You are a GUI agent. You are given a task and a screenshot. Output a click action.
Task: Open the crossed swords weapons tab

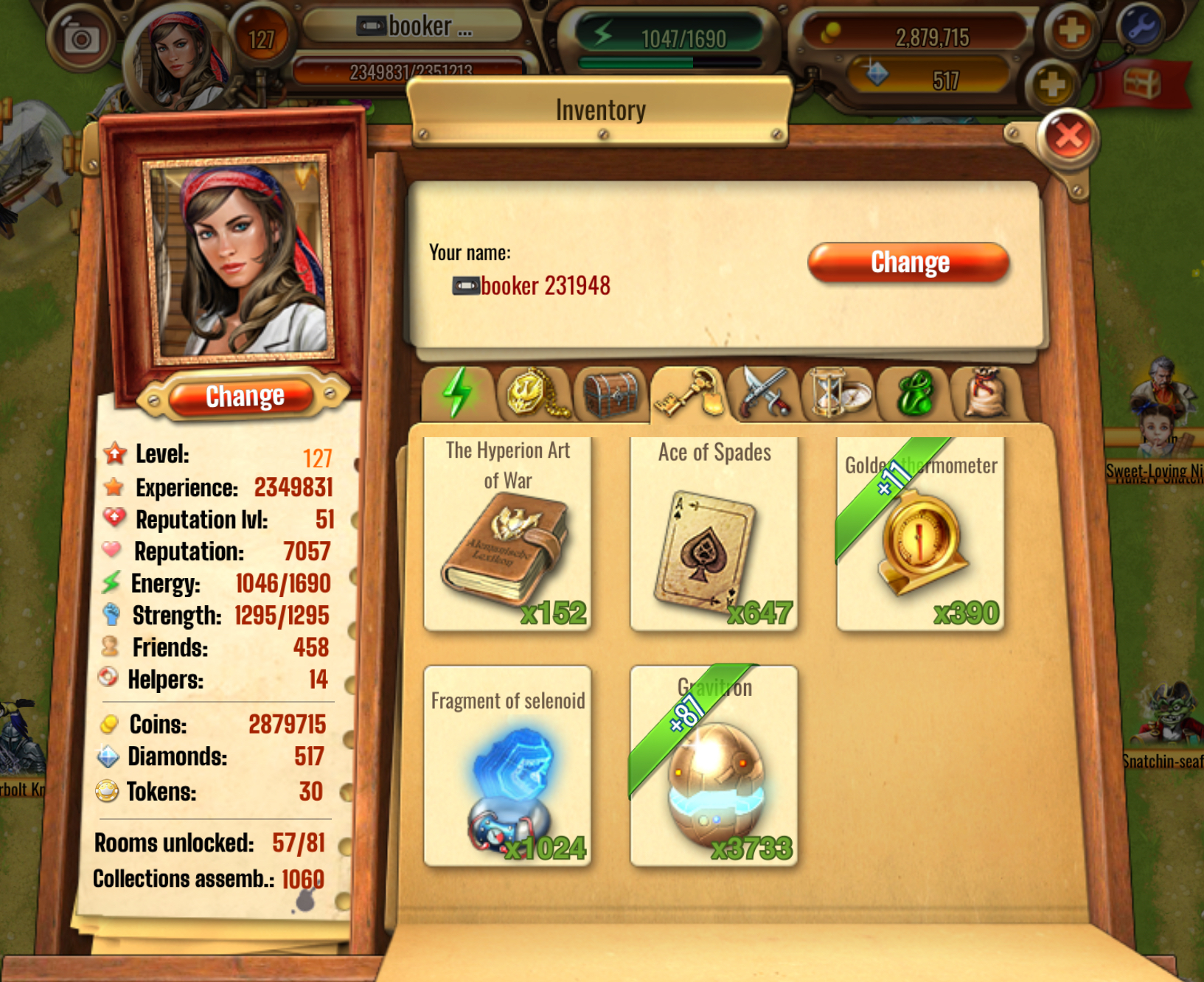point(764,392)
